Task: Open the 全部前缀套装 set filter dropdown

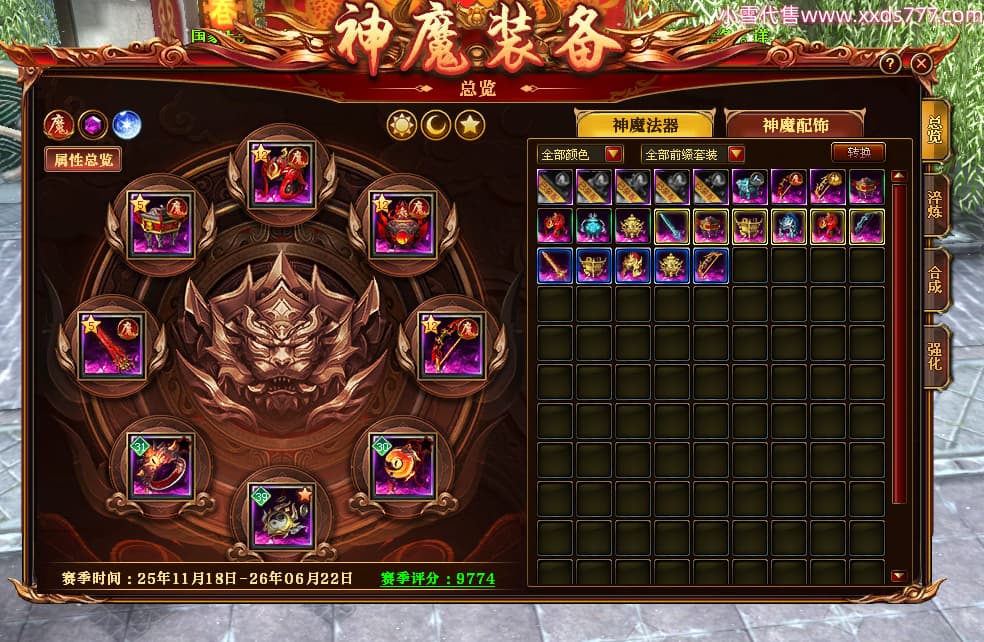Action: (x=694, y=154)
